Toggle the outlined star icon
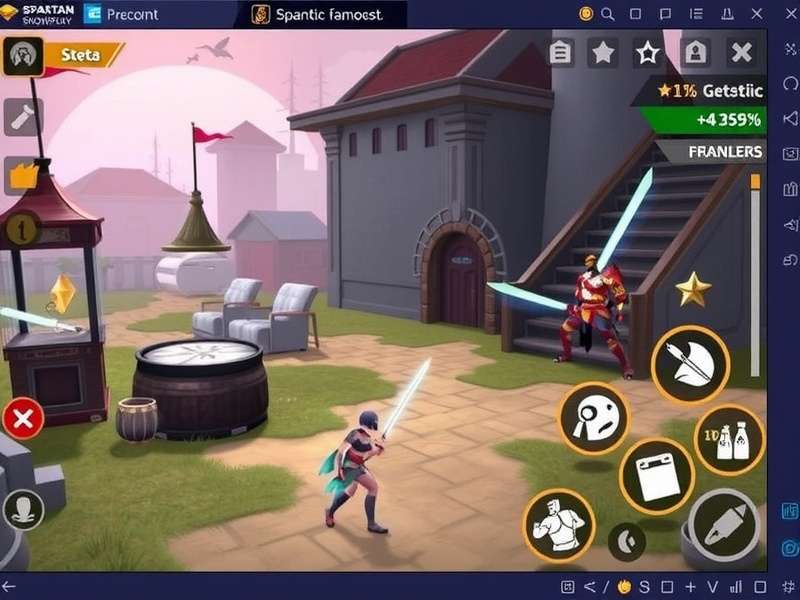 click(x=649, y=53)
